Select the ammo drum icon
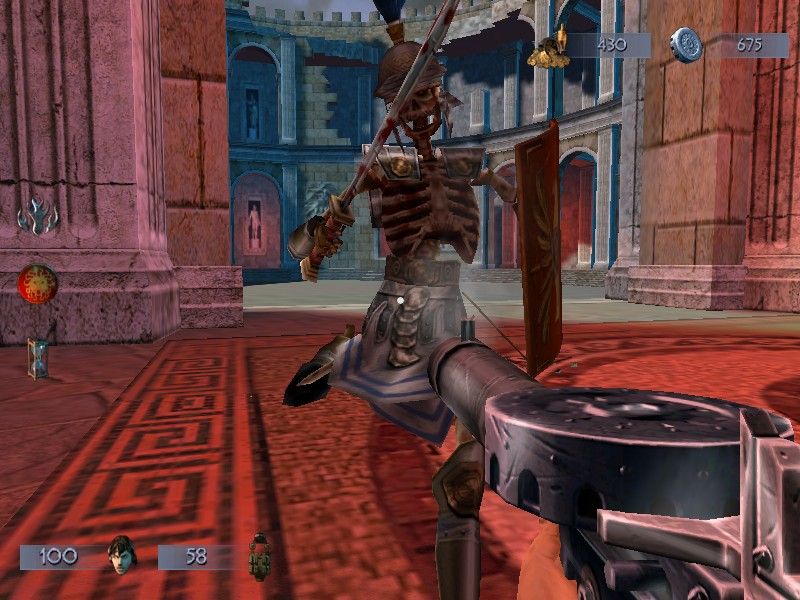The height and width of the screenshot is (600, 800). pyautogui.click(x=259, y=556)
